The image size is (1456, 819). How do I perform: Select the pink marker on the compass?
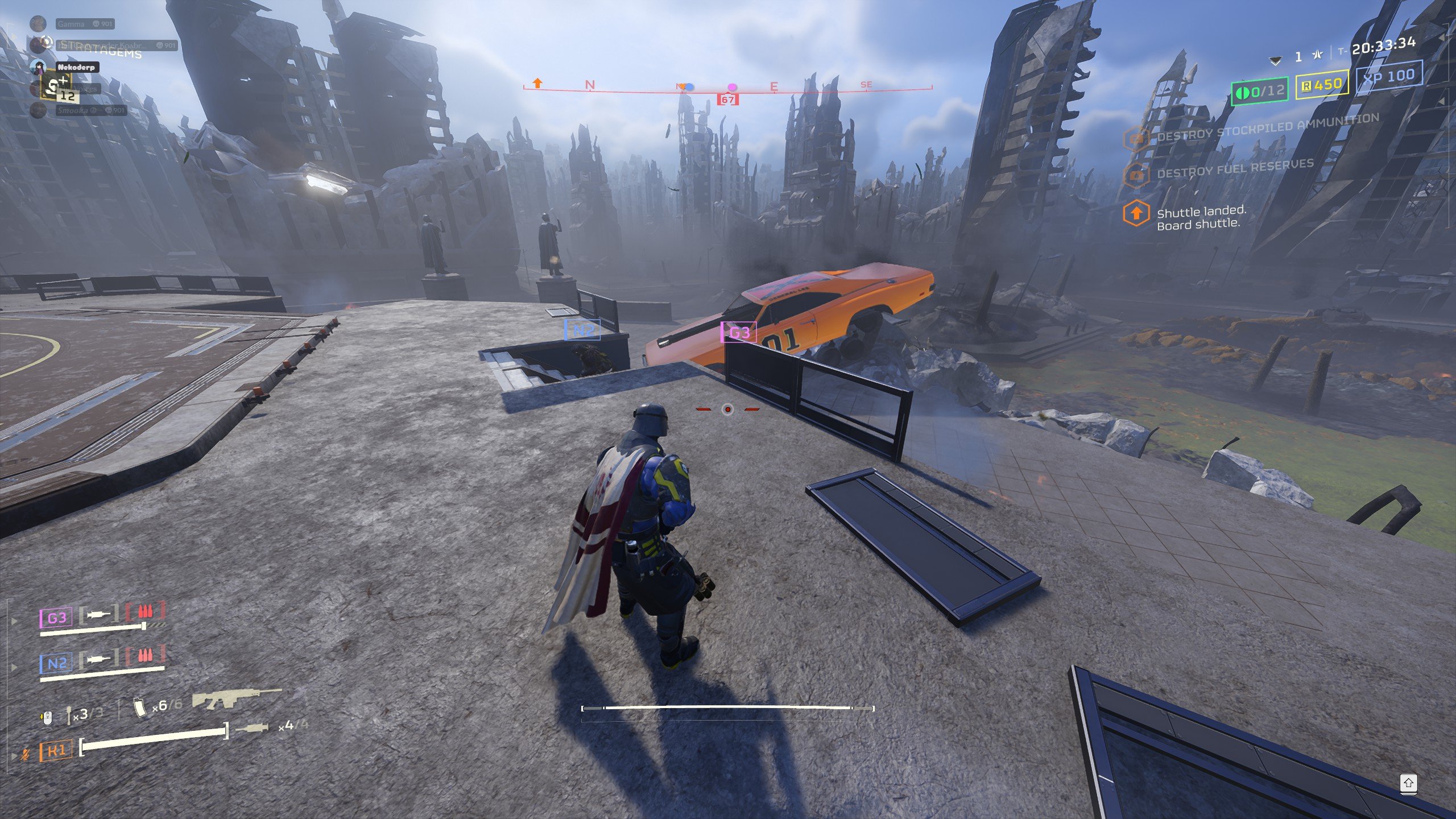click(733, 87)
